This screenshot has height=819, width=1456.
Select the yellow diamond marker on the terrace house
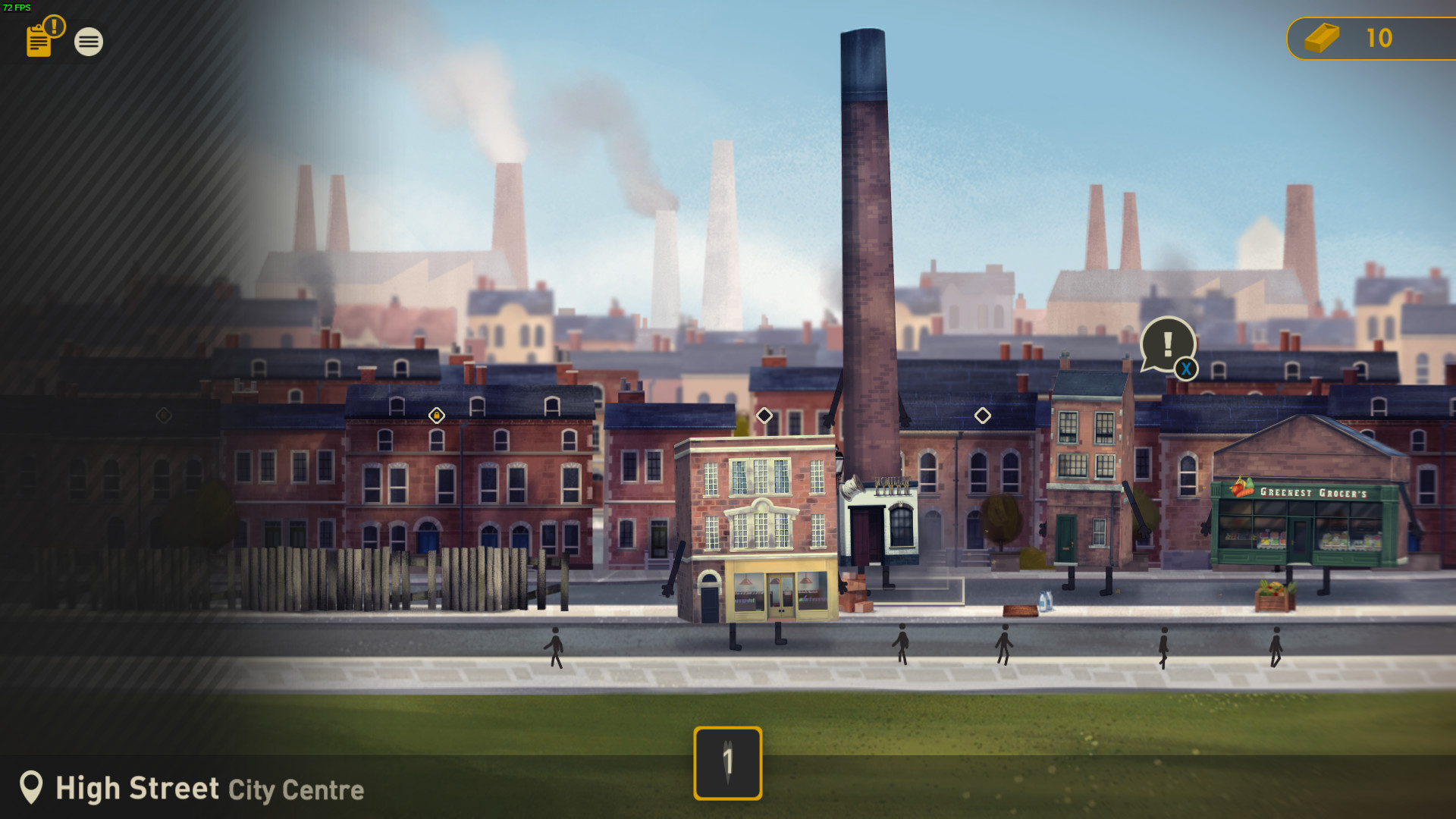coord(436,416)
